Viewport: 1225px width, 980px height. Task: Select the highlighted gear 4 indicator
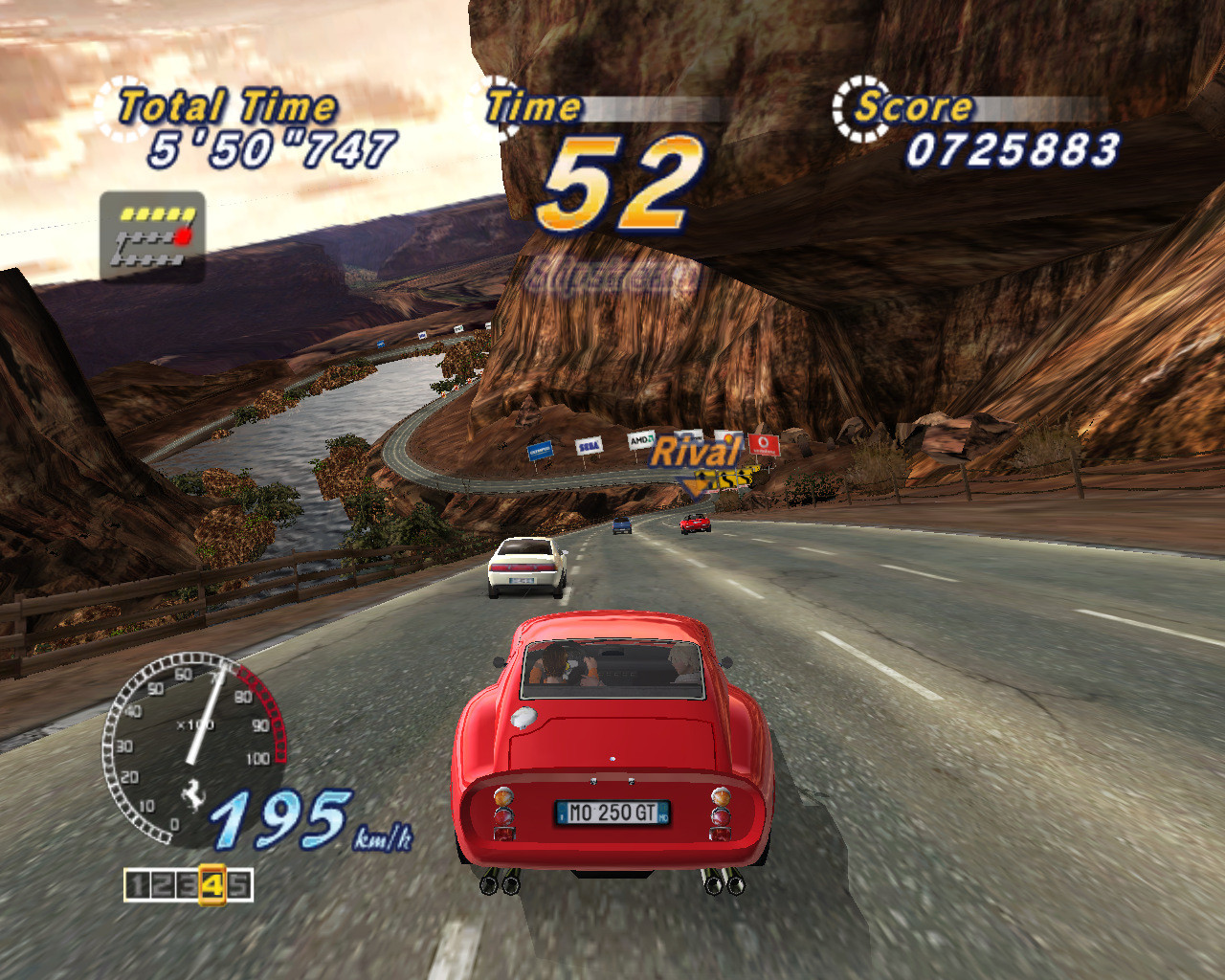[212, 885]
